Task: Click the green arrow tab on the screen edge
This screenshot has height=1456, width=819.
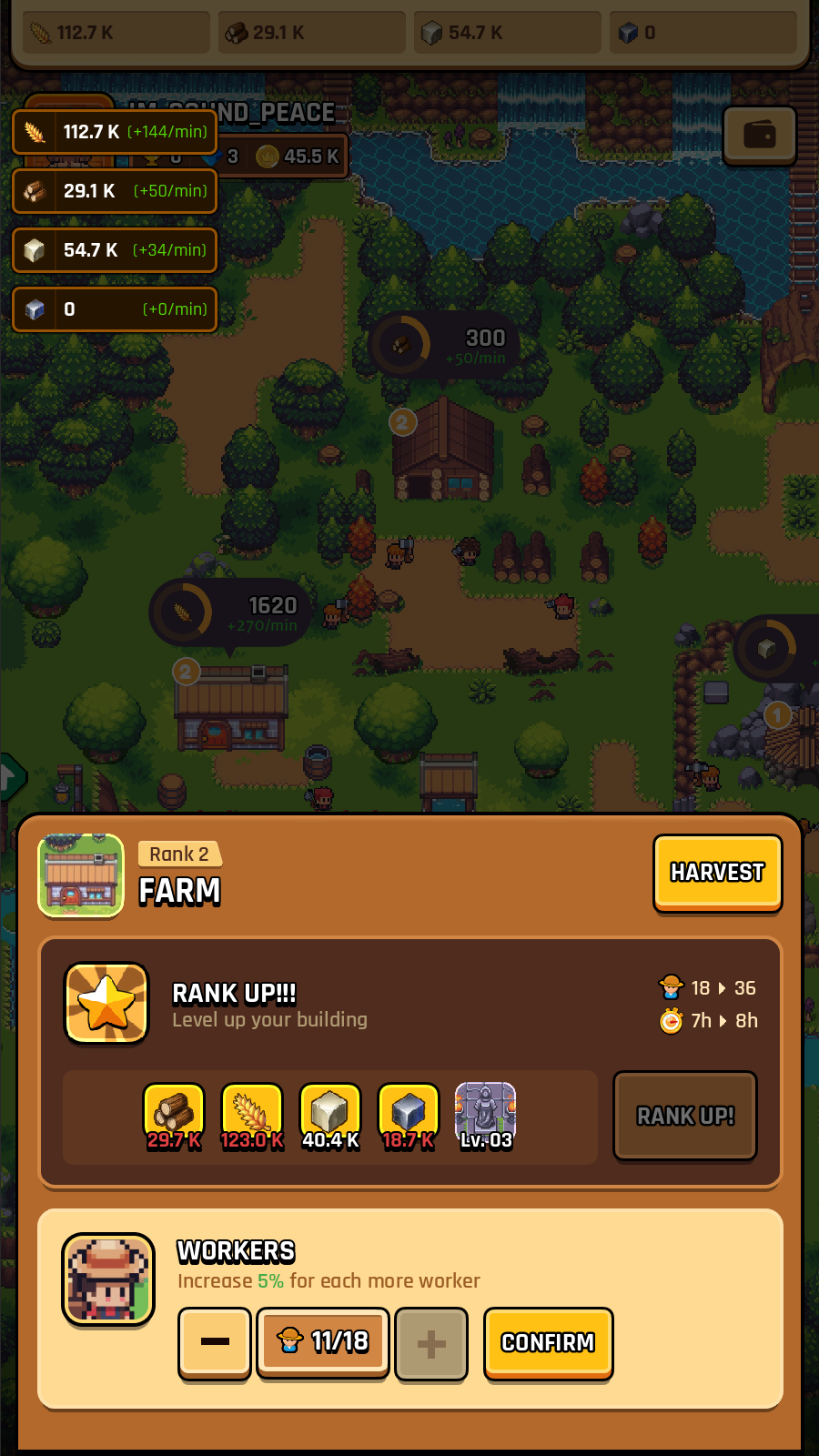Action: point(9,776)
